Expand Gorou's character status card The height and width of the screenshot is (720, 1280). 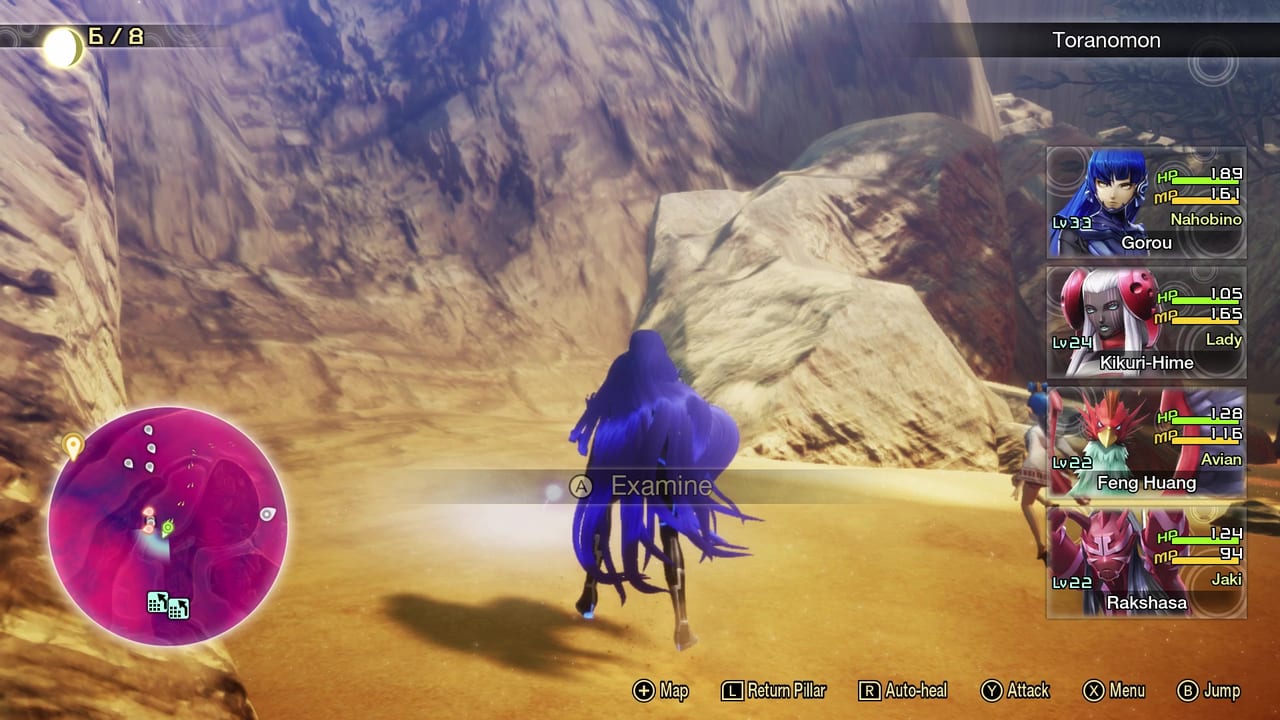[x=1145, y=203]
